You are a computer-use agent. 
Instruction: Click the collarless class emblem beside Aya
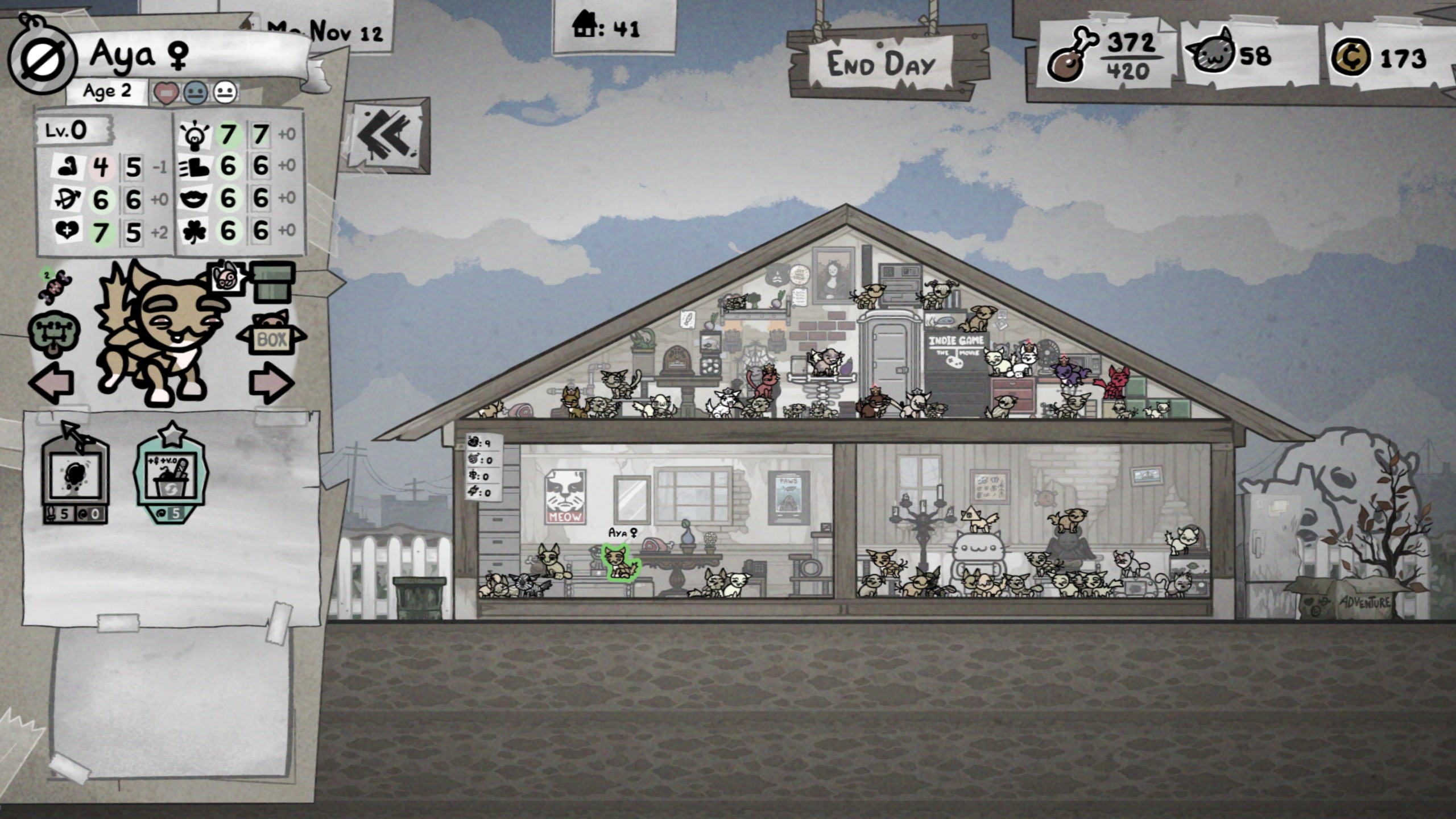tap(42, 59)
